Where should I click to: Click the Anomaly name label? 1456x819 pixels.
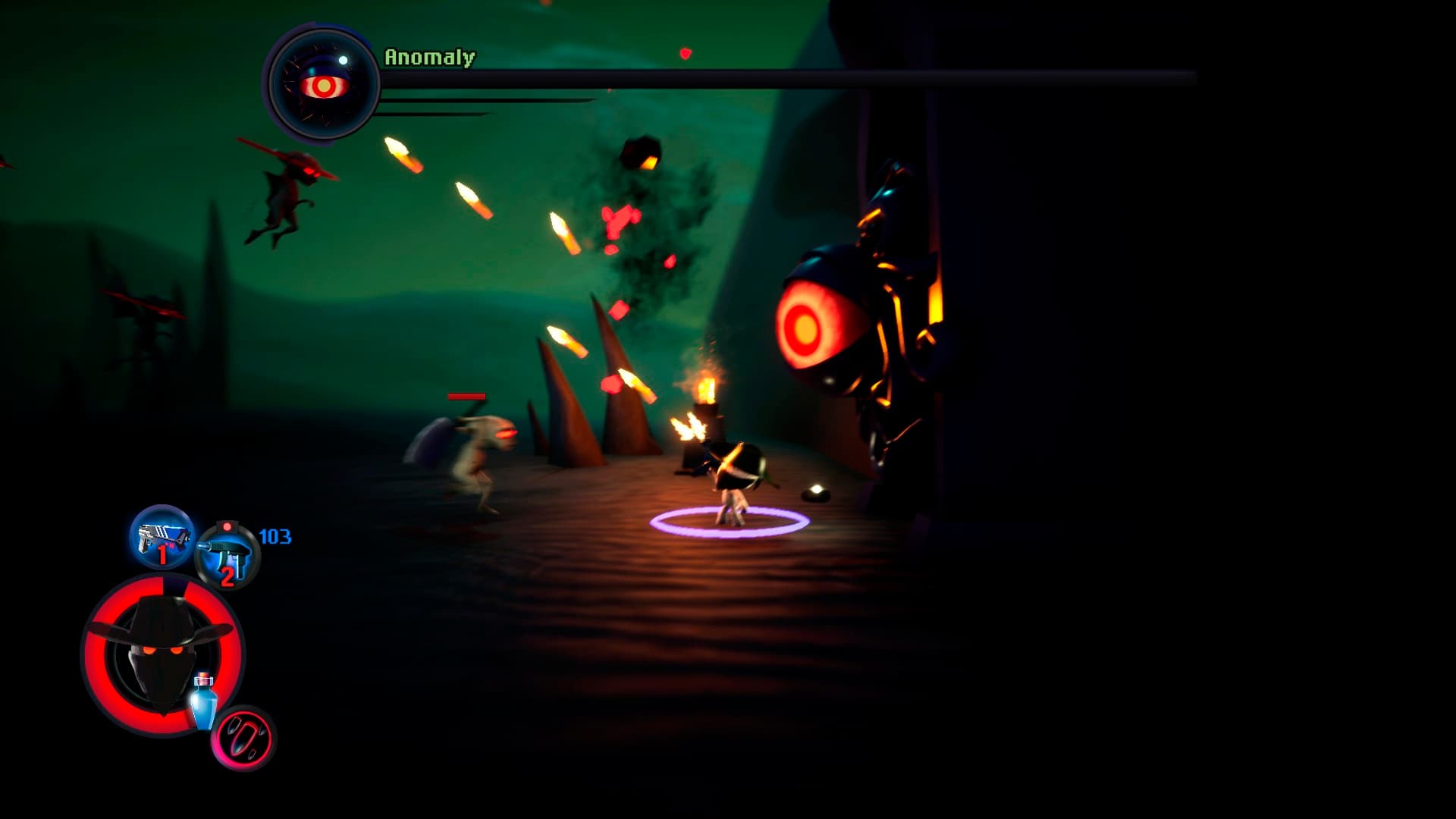(x=428, y=56)
